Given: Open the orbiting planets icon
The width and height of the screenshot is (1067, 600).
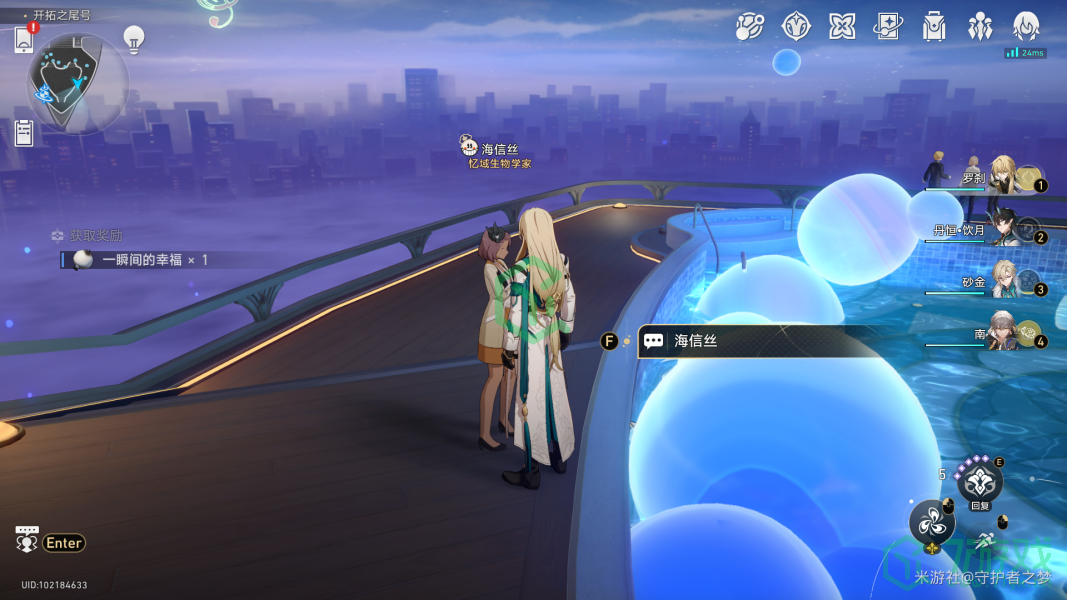Looking at the screenshot, I should pos(750,27).
